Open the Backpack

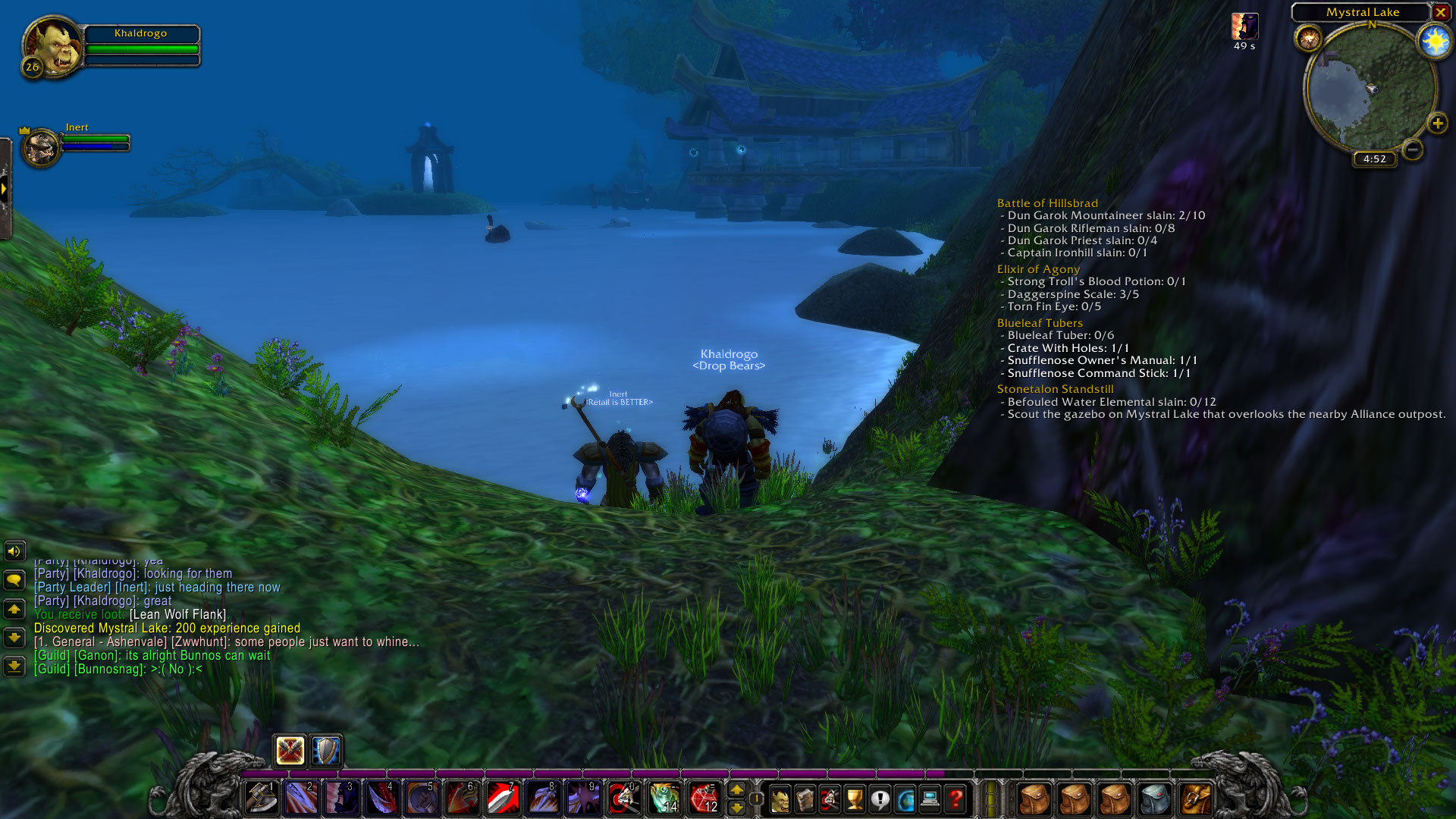[x=1196, y=798]
